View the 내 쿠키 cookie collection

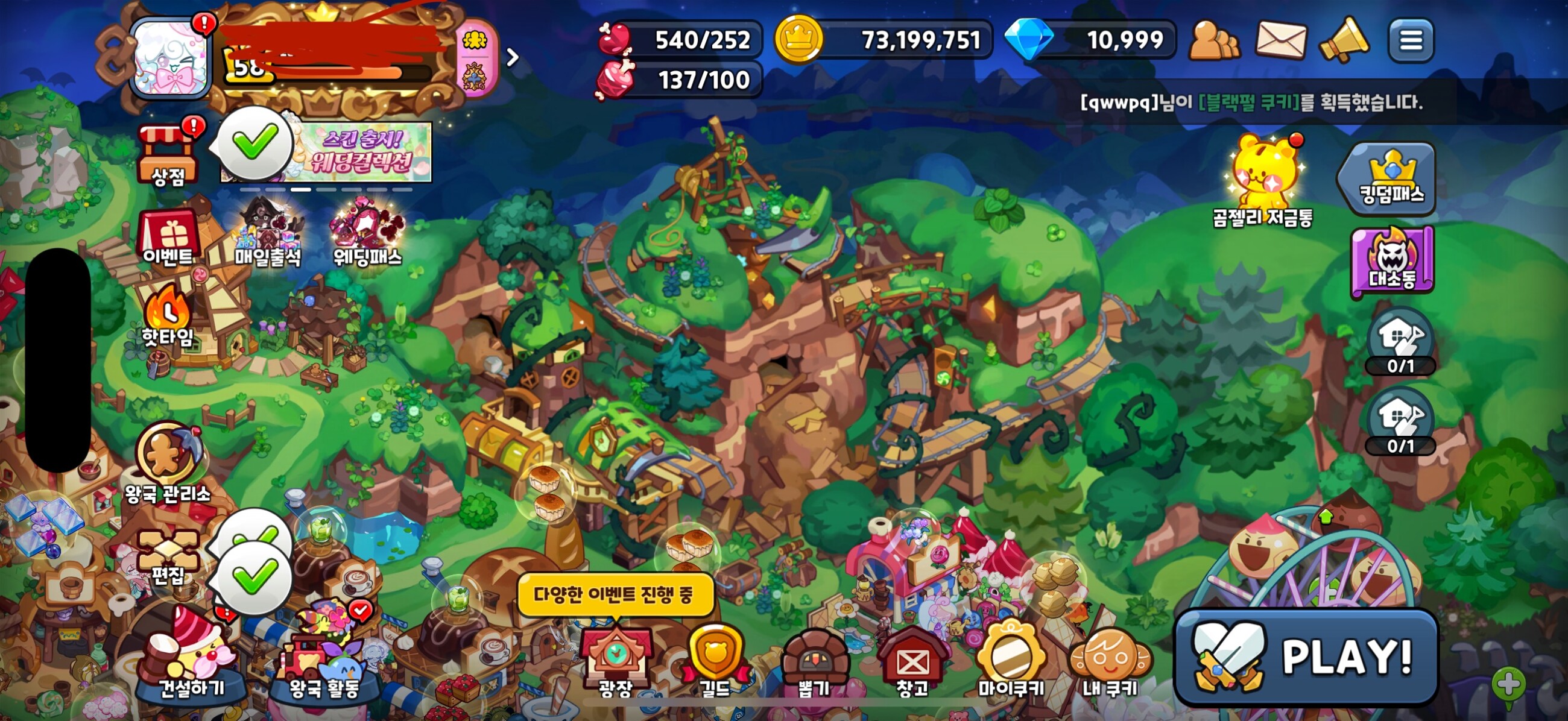pos(1110,661)
